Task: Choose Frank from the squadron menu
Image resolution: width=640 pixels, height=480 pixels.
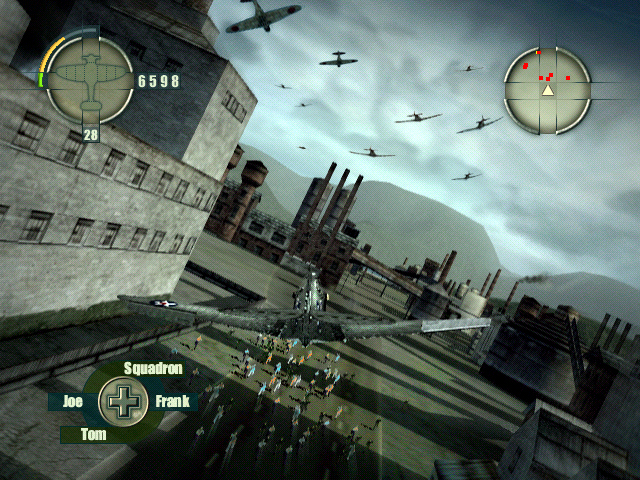Action: (172, 402)
